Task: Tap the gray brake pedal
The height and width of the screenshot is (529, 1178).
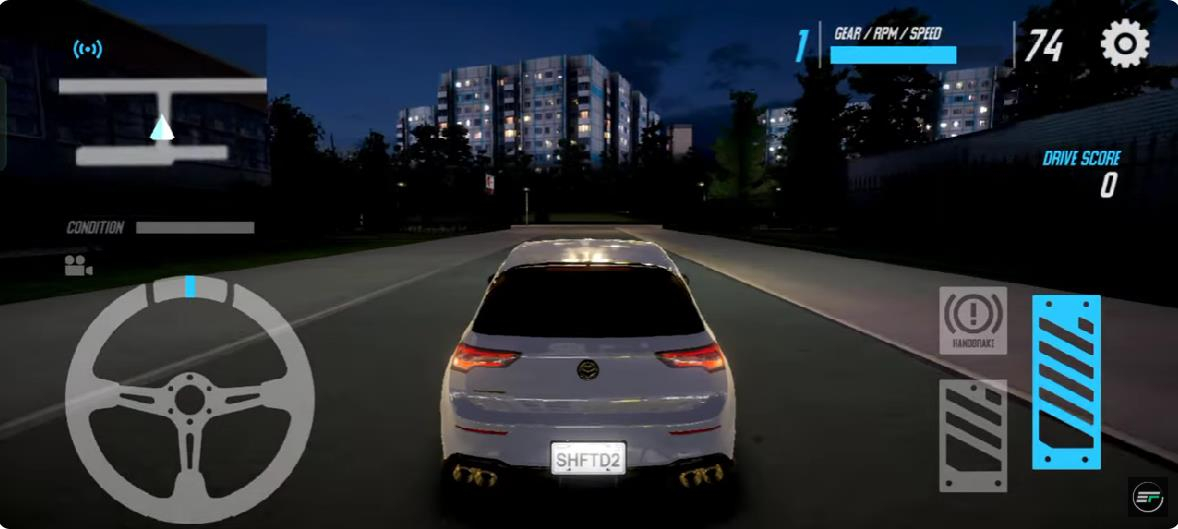Action: coord(973,435)
